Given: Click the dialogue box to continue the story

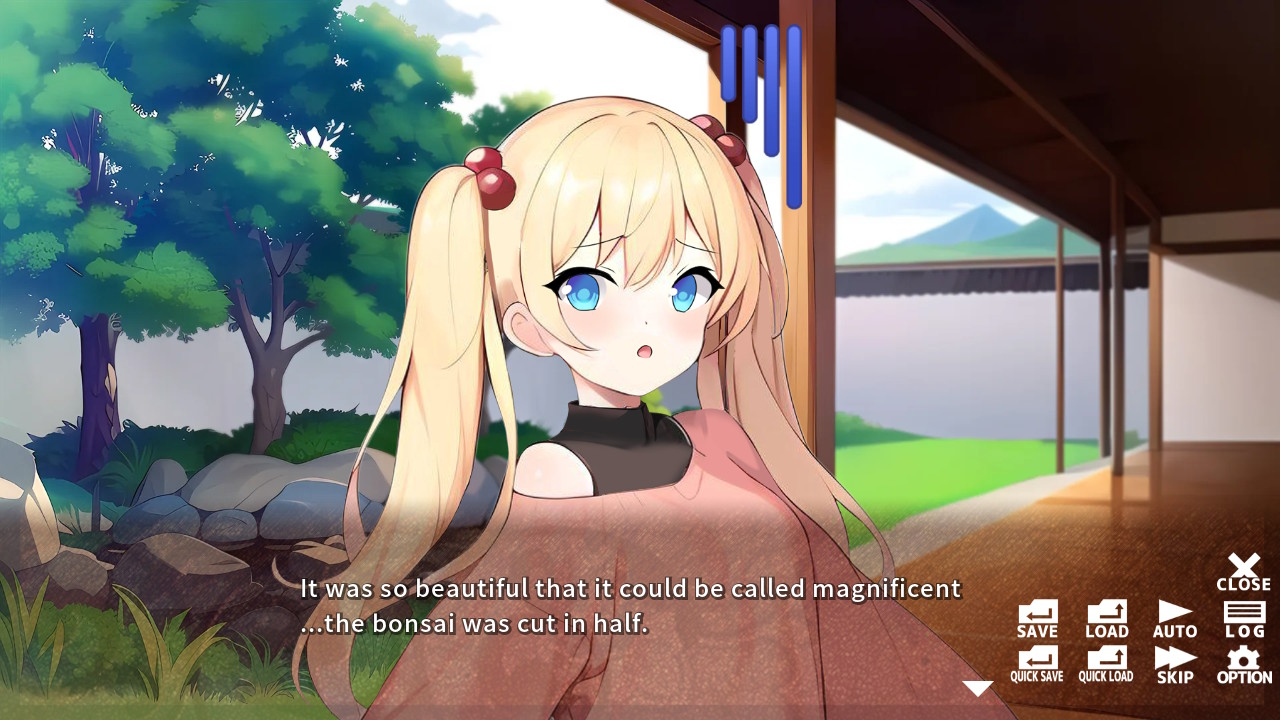Looking at the screenshot, I should 620,610.
